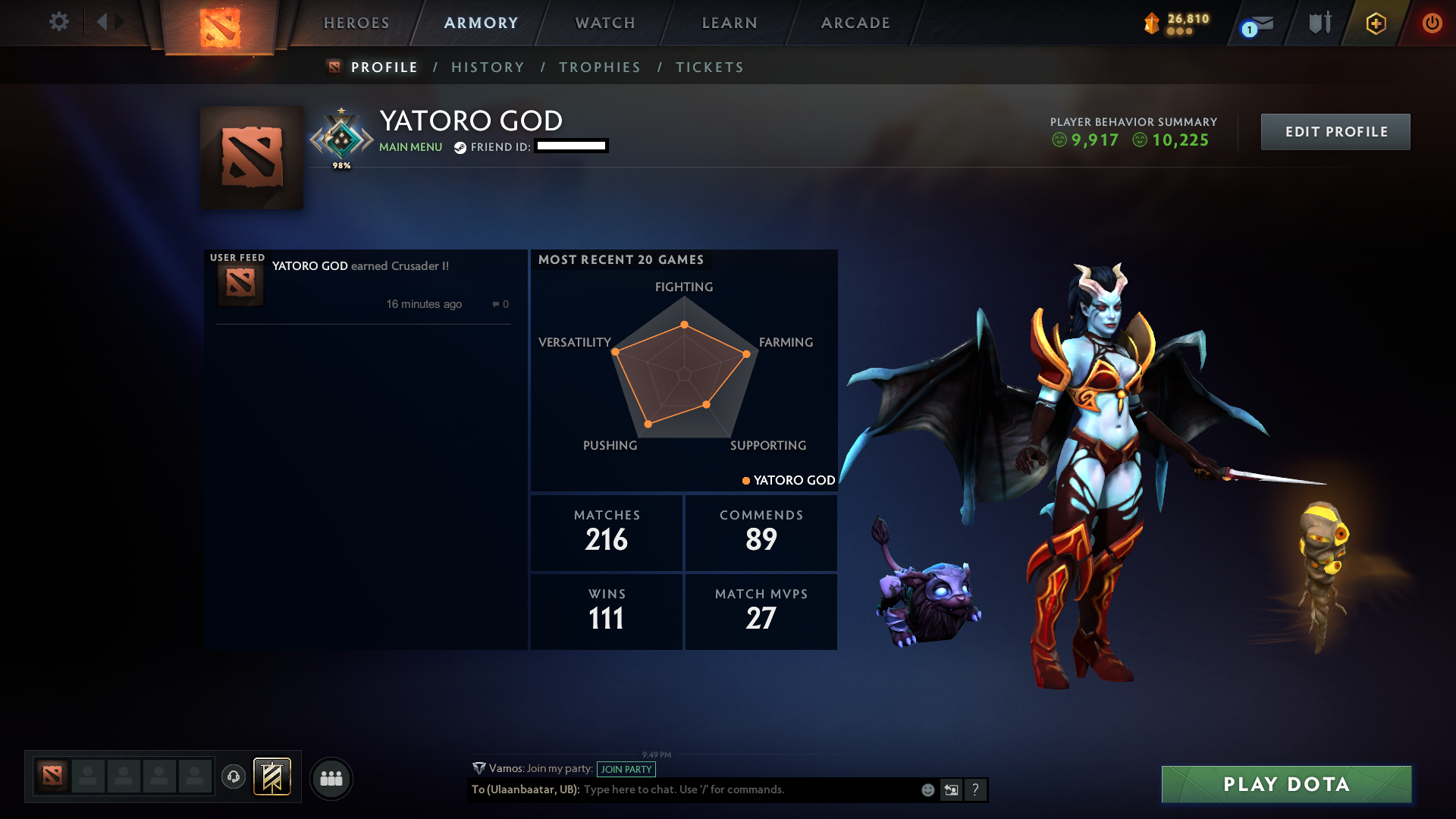This screenshot has height=819, width=1456.
Task: Open the chat emoticon picker
Action: click(x=927, y=790)
